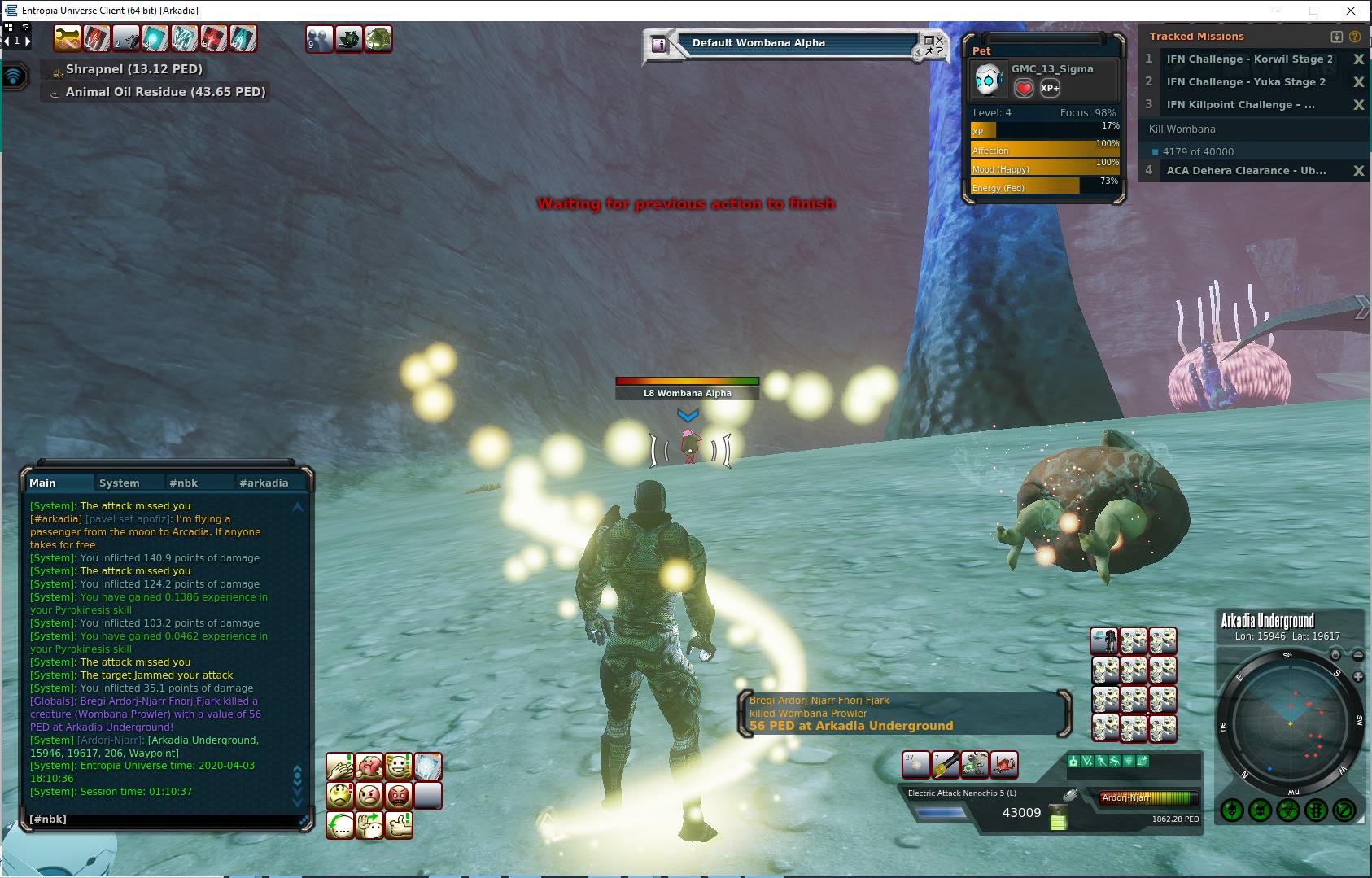Remove Korwil Stage 2 mission from tracker
This screenshot has width=1372, height=878.
tap(1358, 59)
